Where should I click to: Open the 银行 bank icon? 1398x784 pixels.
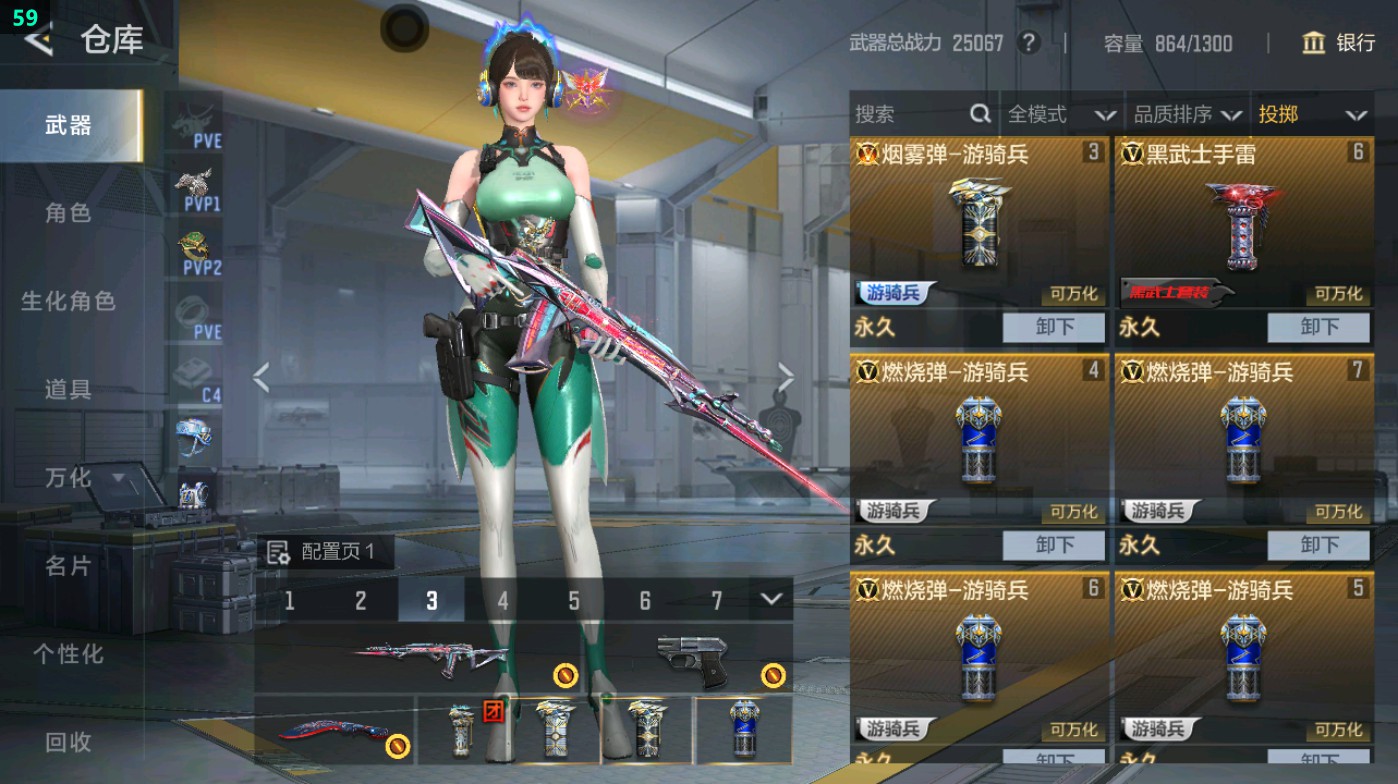click(x=1314, y=44)
